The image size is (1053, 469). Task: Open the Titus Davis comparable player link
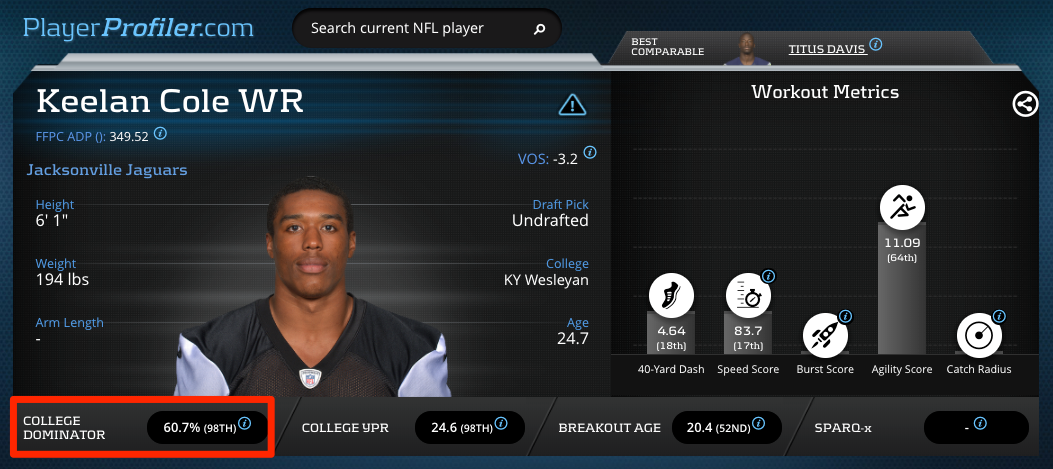(825, 48)
